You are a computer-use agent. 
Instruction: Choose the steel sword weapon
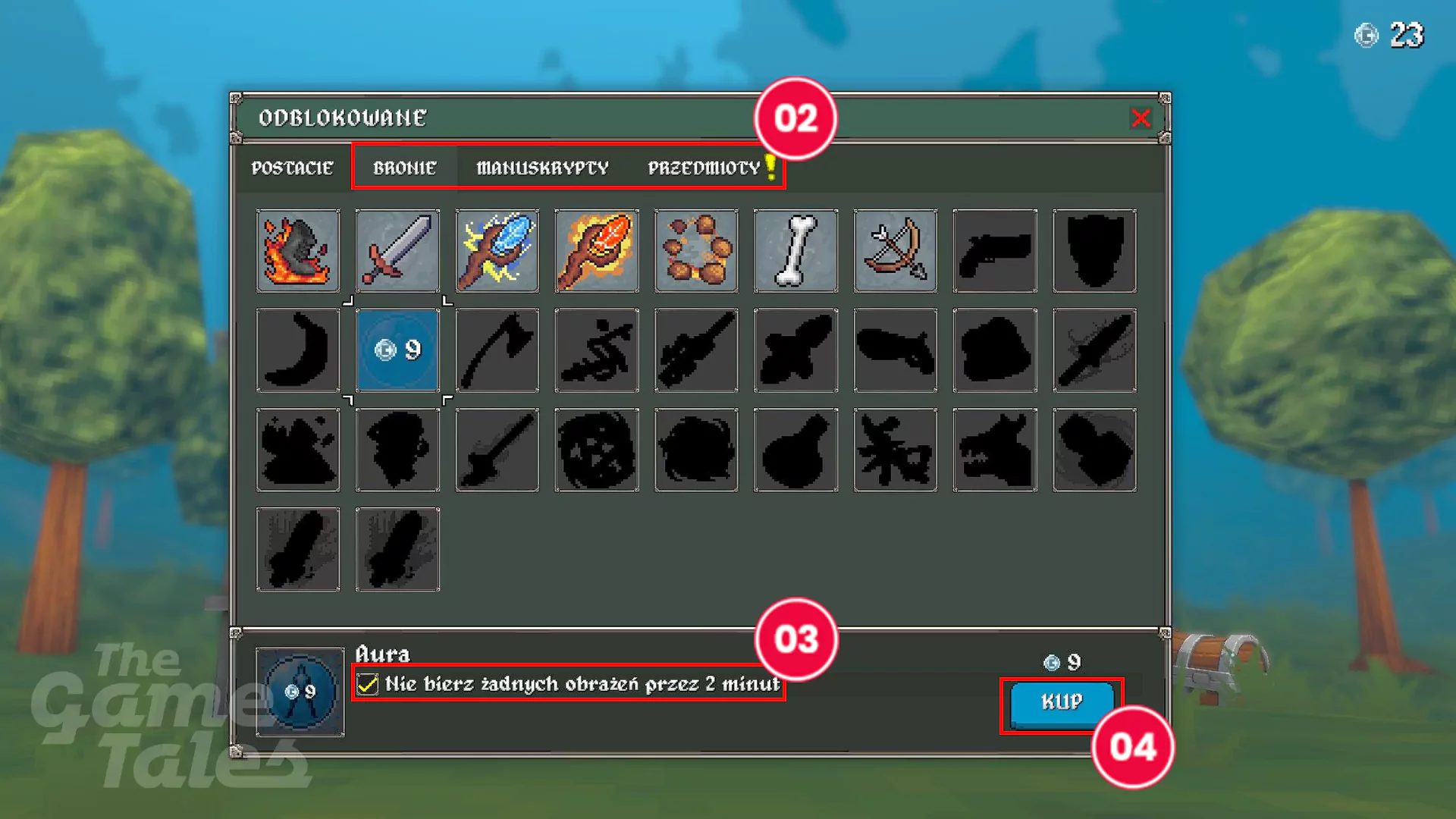pyautogui.click(x=397, y=251)
